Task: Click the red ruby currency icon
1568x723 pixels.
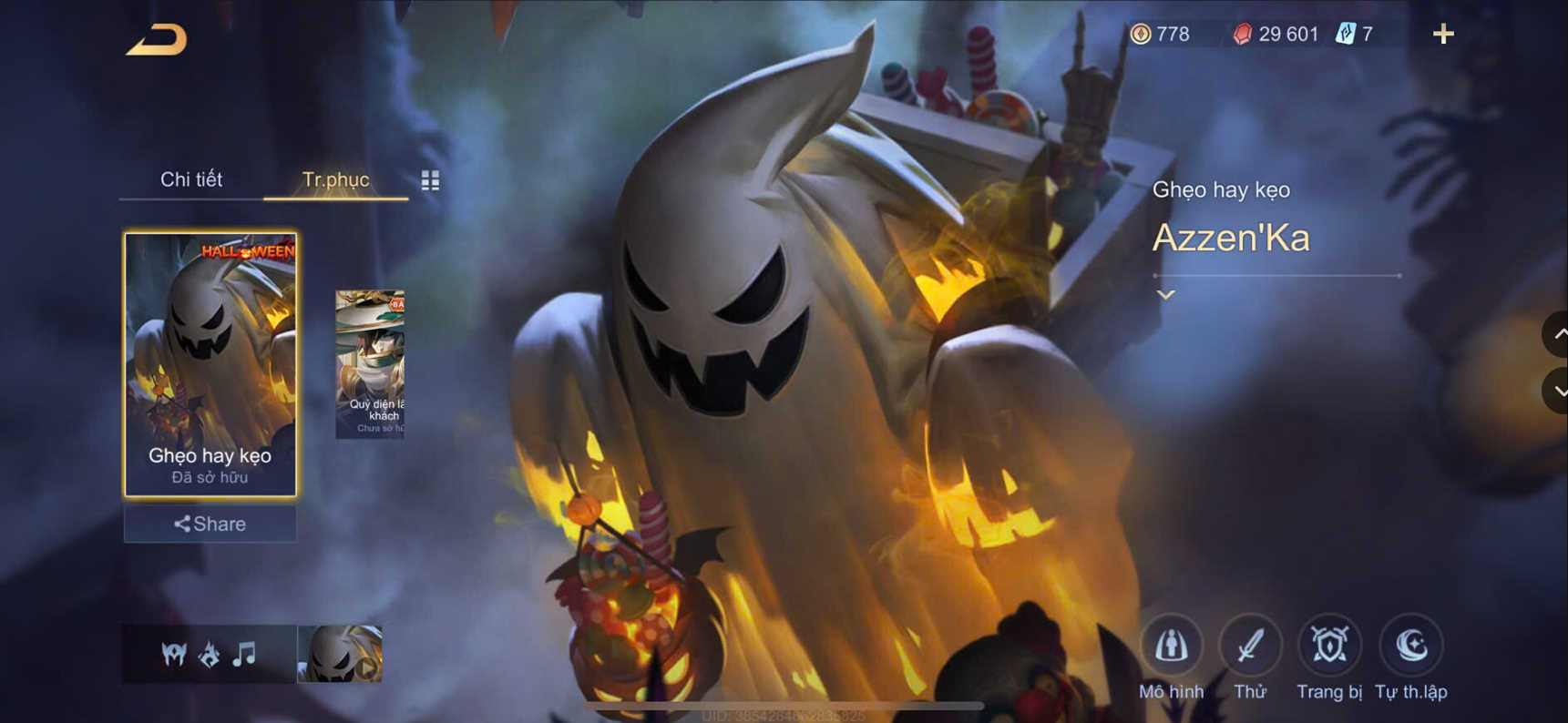Action: (1244, 34)
